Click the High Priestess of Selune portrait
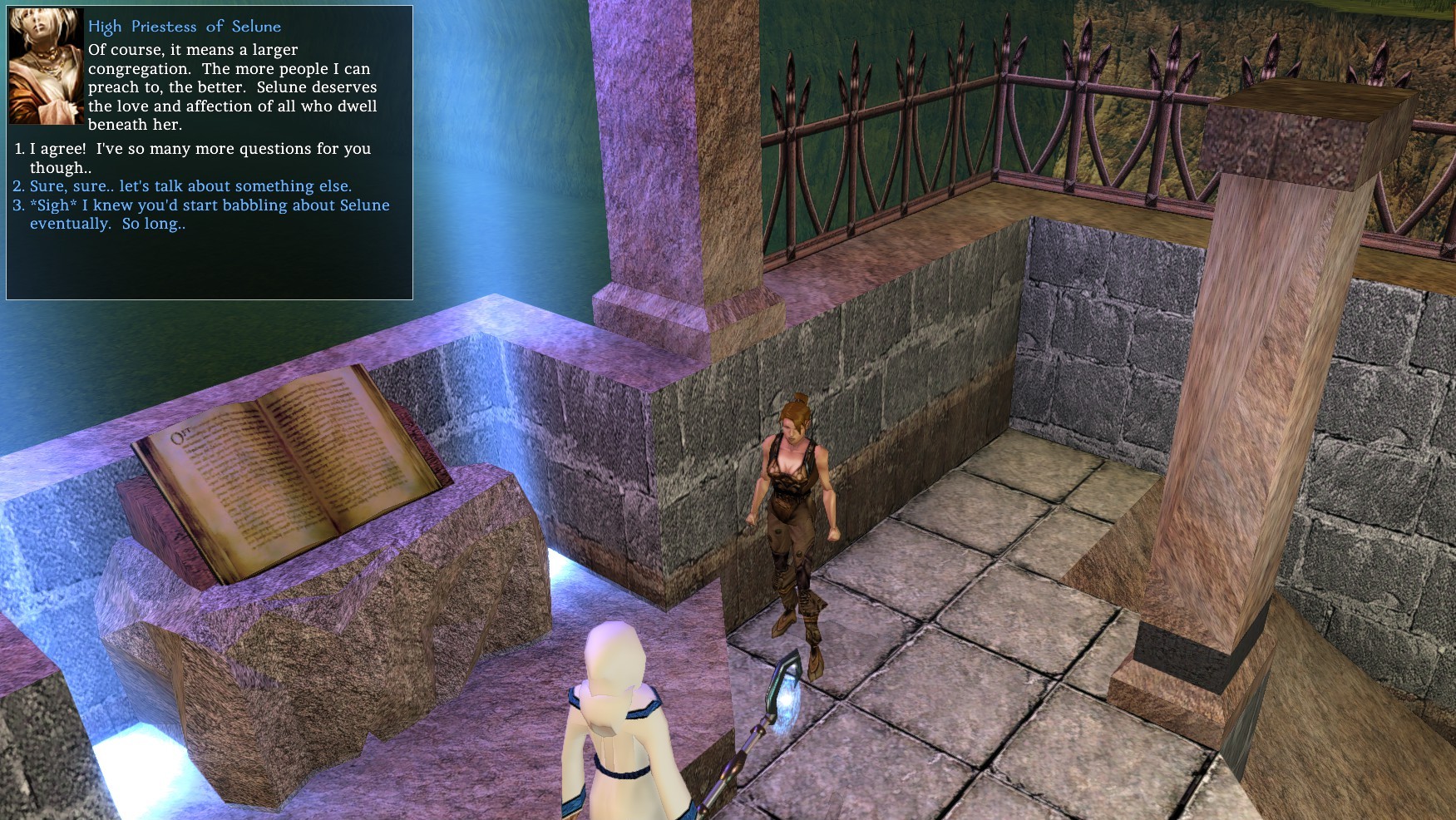The image size is (1456, 820). pyautogui.click(x=46, y=67)
